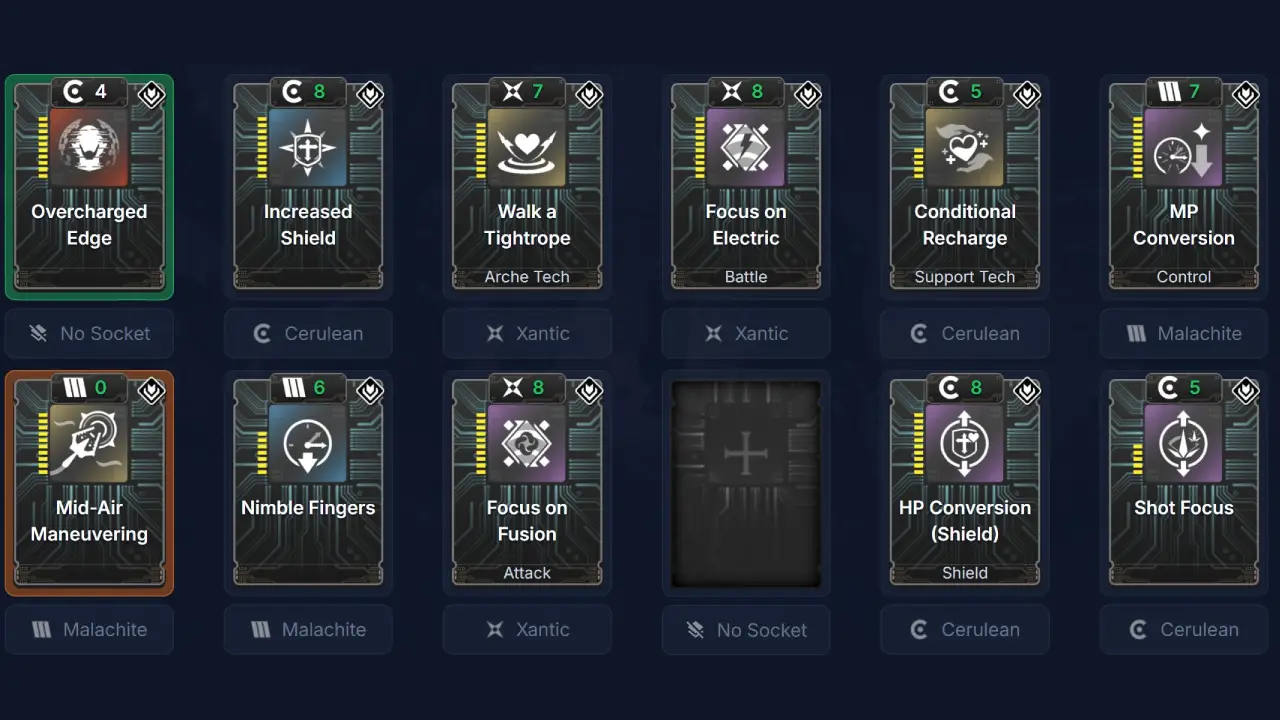The image size is (1280, 720).
Task: Select the Conditional Recharge heart icon
Action: coord(965,148)
